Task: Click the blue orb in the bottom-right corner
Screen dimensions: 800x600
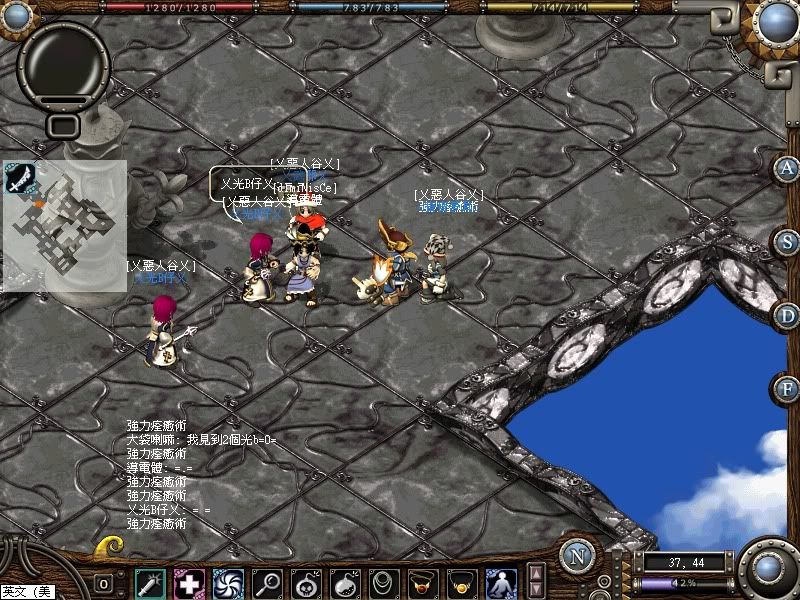Action: tap(768, 568)
